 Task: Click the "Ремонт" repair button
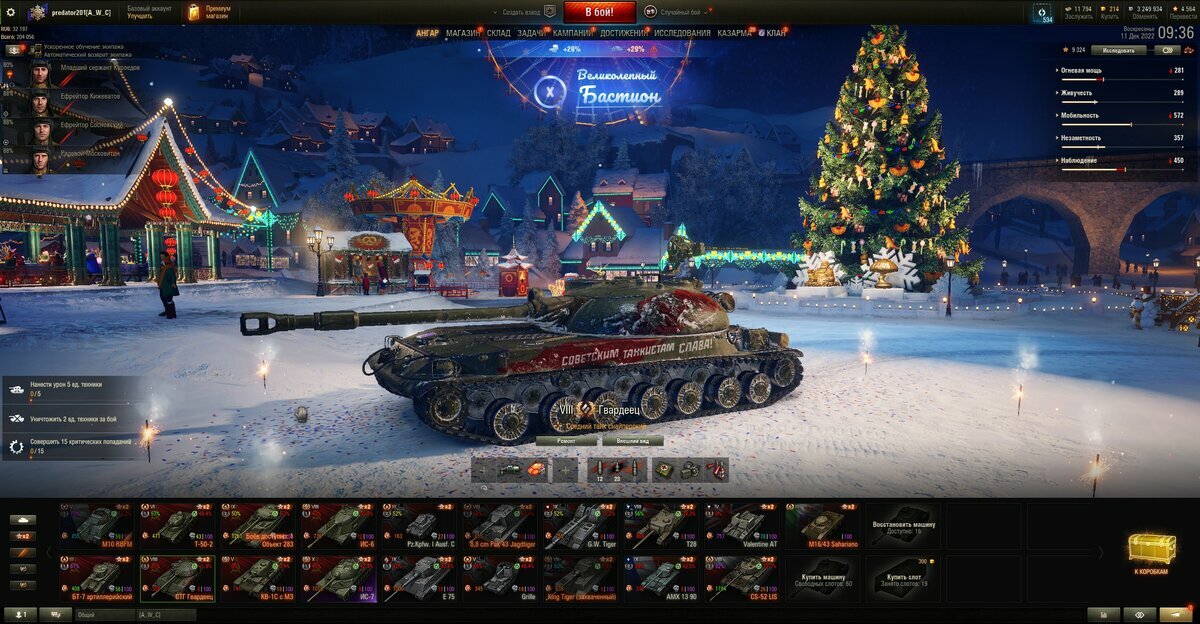[566, 440]
